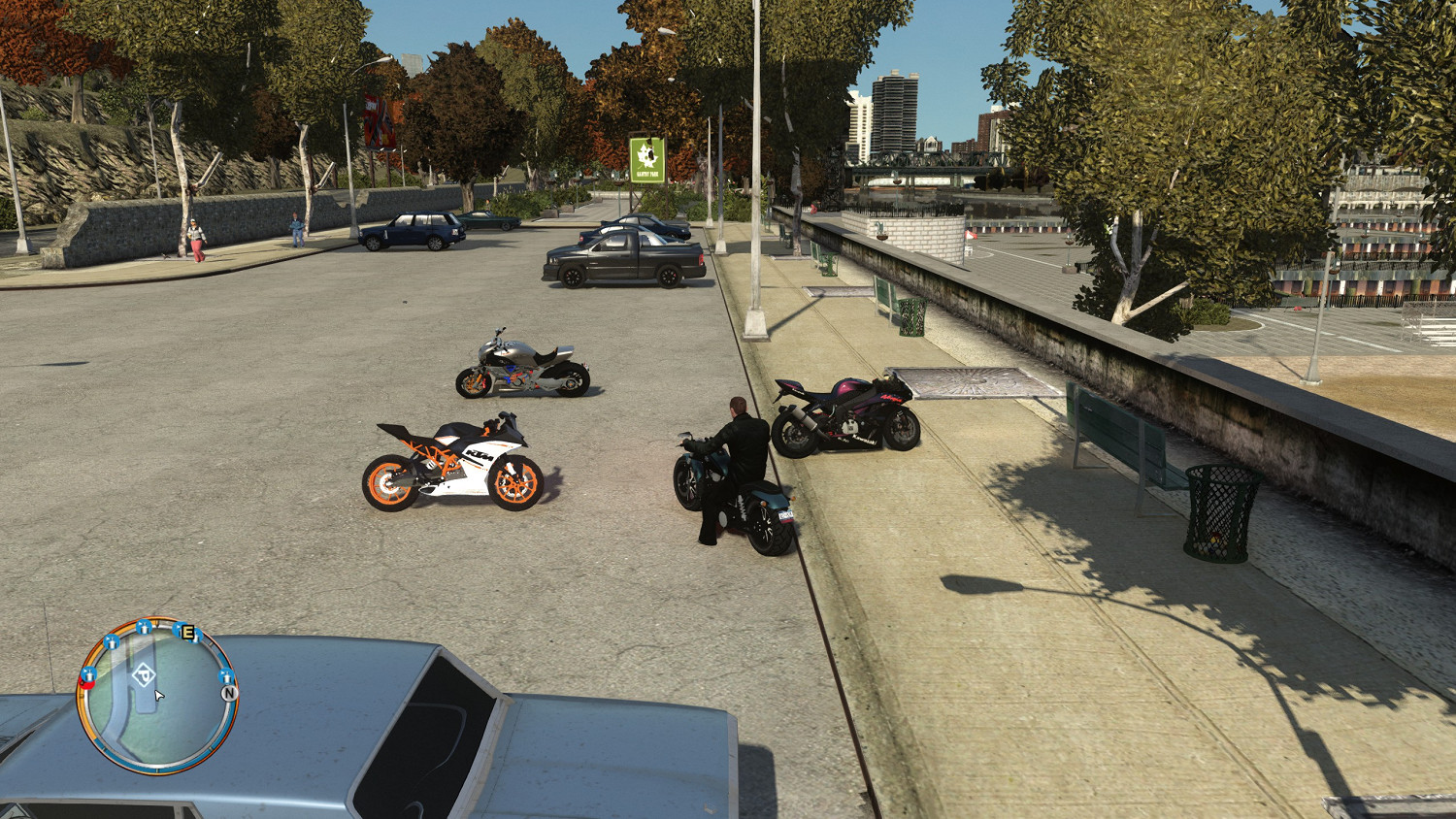Click the white leaf emblem on the Gantry Park sign
The width and height of the screenshot is (1456, 819).
coord(646,155)
